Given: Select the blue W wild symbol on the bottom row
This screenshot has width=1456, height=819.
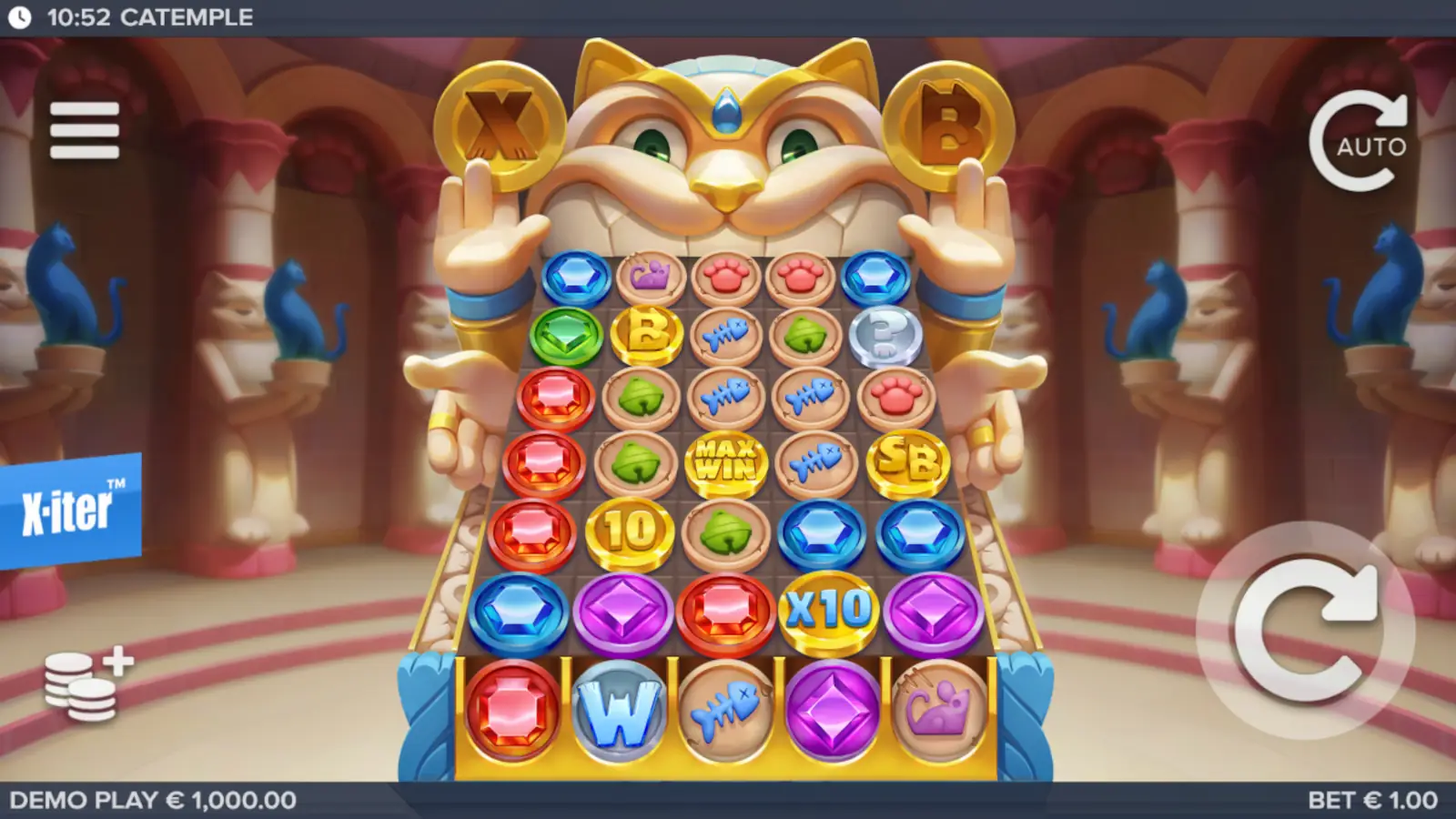Looking at the screenshot, I should tap(620, 710).
